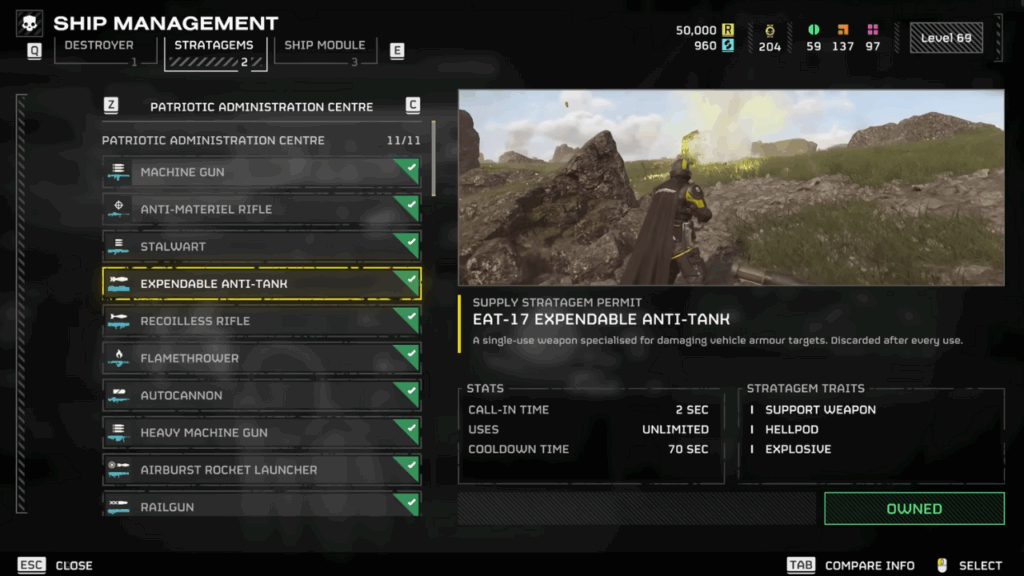Choose the Anti-Materiel Rifle entry

click(x=261, y=209)
